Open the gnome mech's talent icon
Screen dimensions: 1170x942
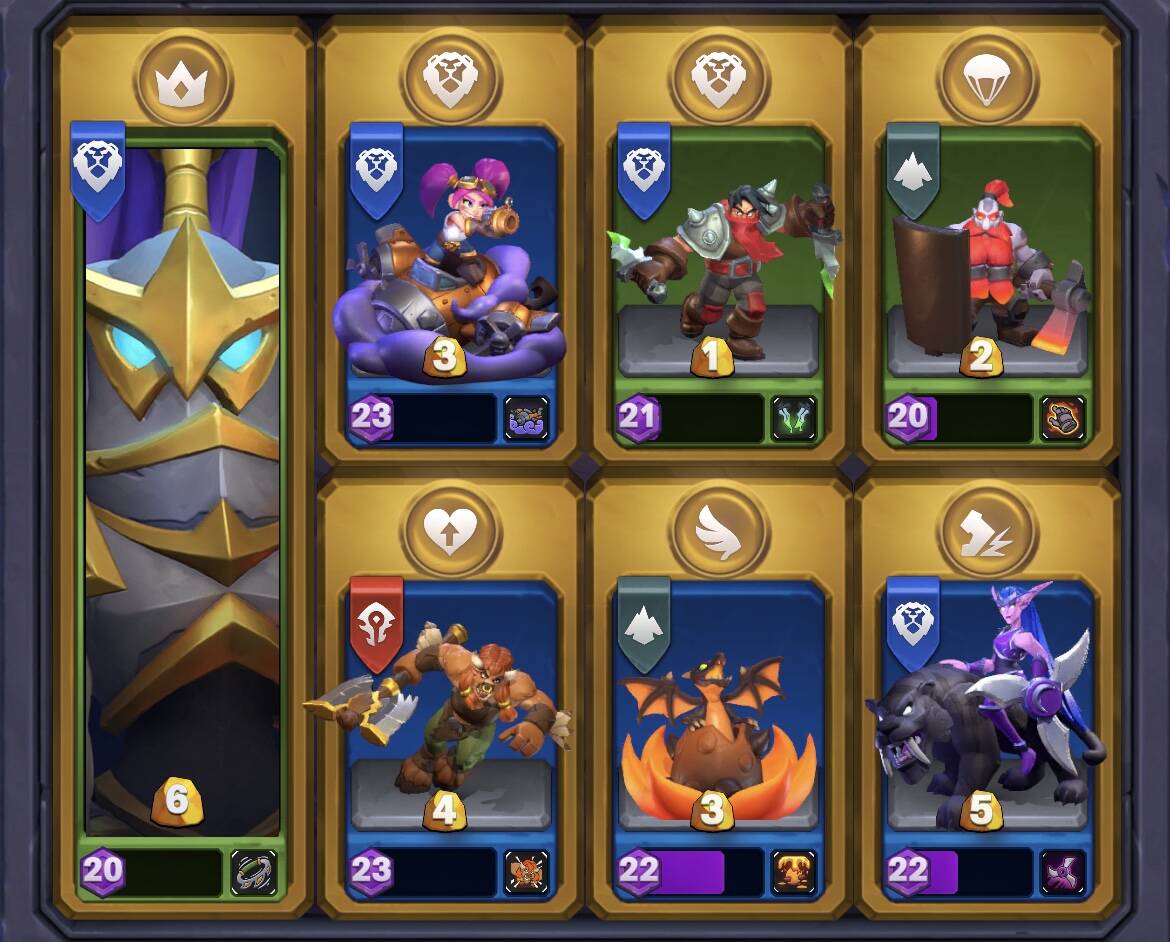point(526,418)
